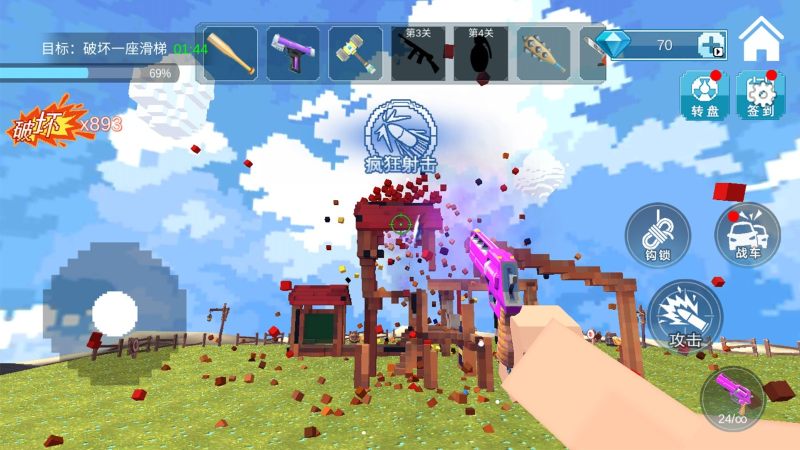Pick the spiked club weapon slot
The width and height of the screenshot is (800, 450).
[544, 53]
